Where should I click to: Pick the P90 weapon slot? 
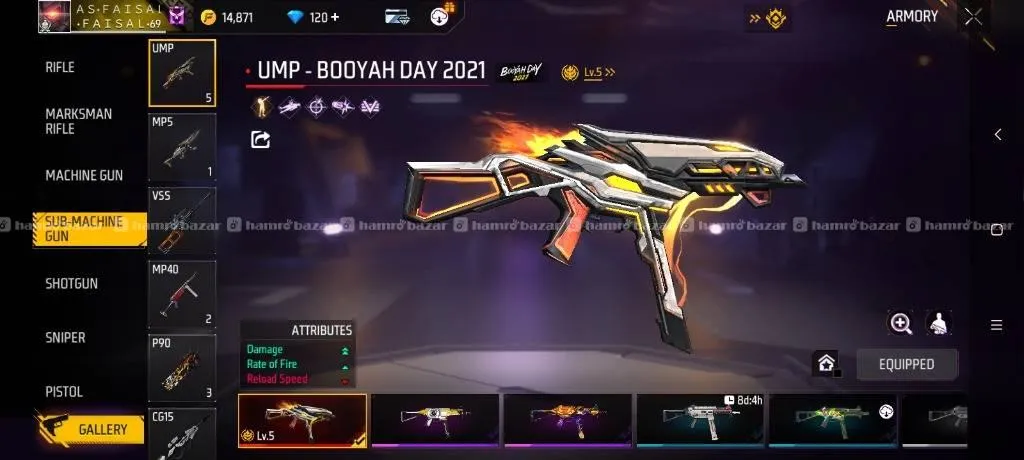click(182, 368)
